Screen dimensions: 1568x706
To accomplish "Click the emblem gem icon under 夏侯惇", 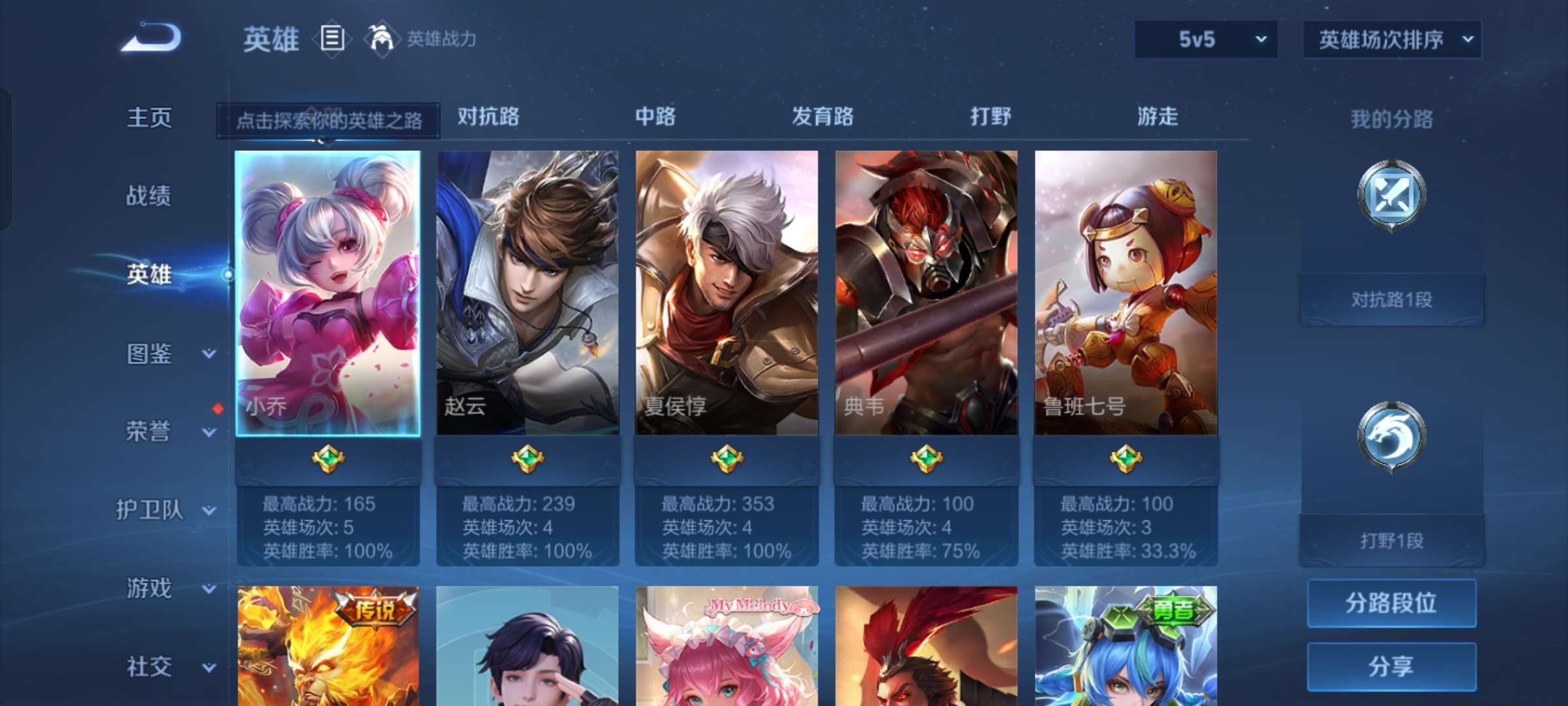I will 728,460.
